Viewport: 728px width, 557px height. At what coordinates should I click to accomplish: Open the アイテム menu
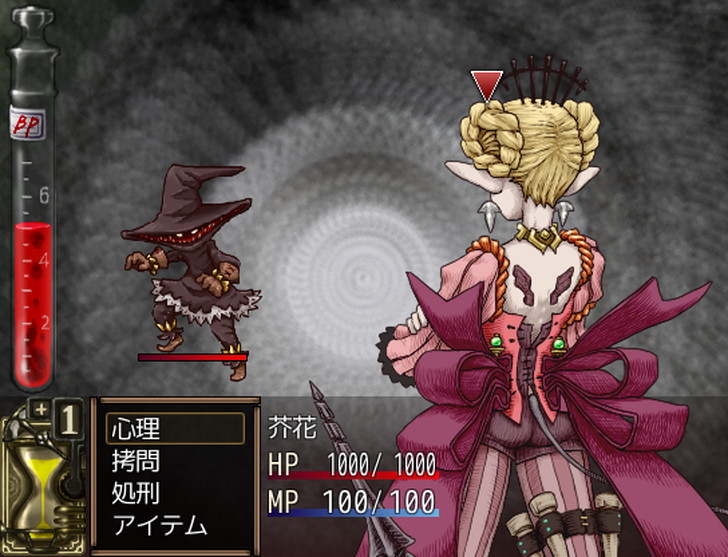pos(160,525)
